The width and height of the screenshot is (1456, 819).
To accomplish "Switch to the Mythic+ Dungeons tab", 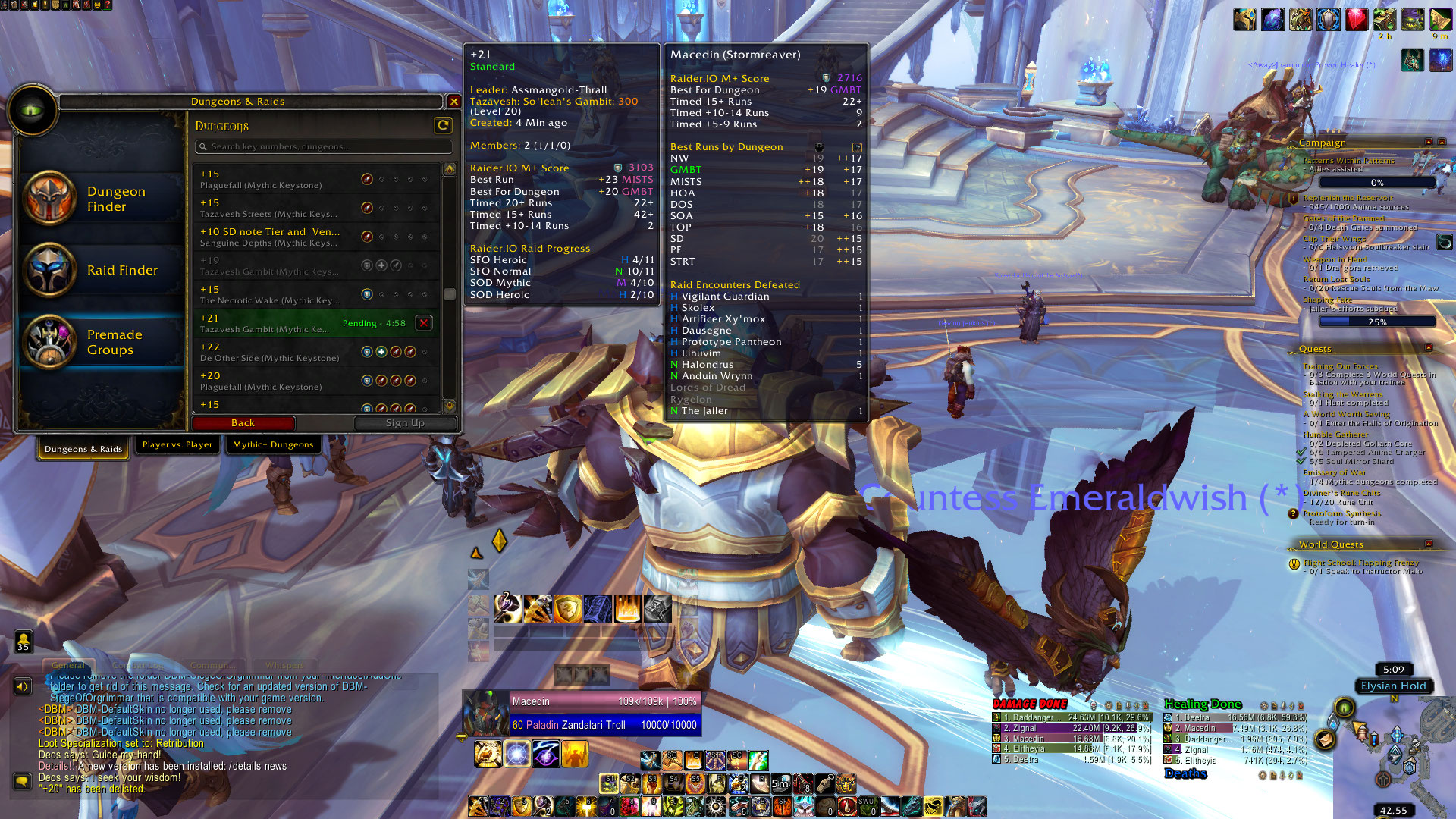I will coord(273,444).
